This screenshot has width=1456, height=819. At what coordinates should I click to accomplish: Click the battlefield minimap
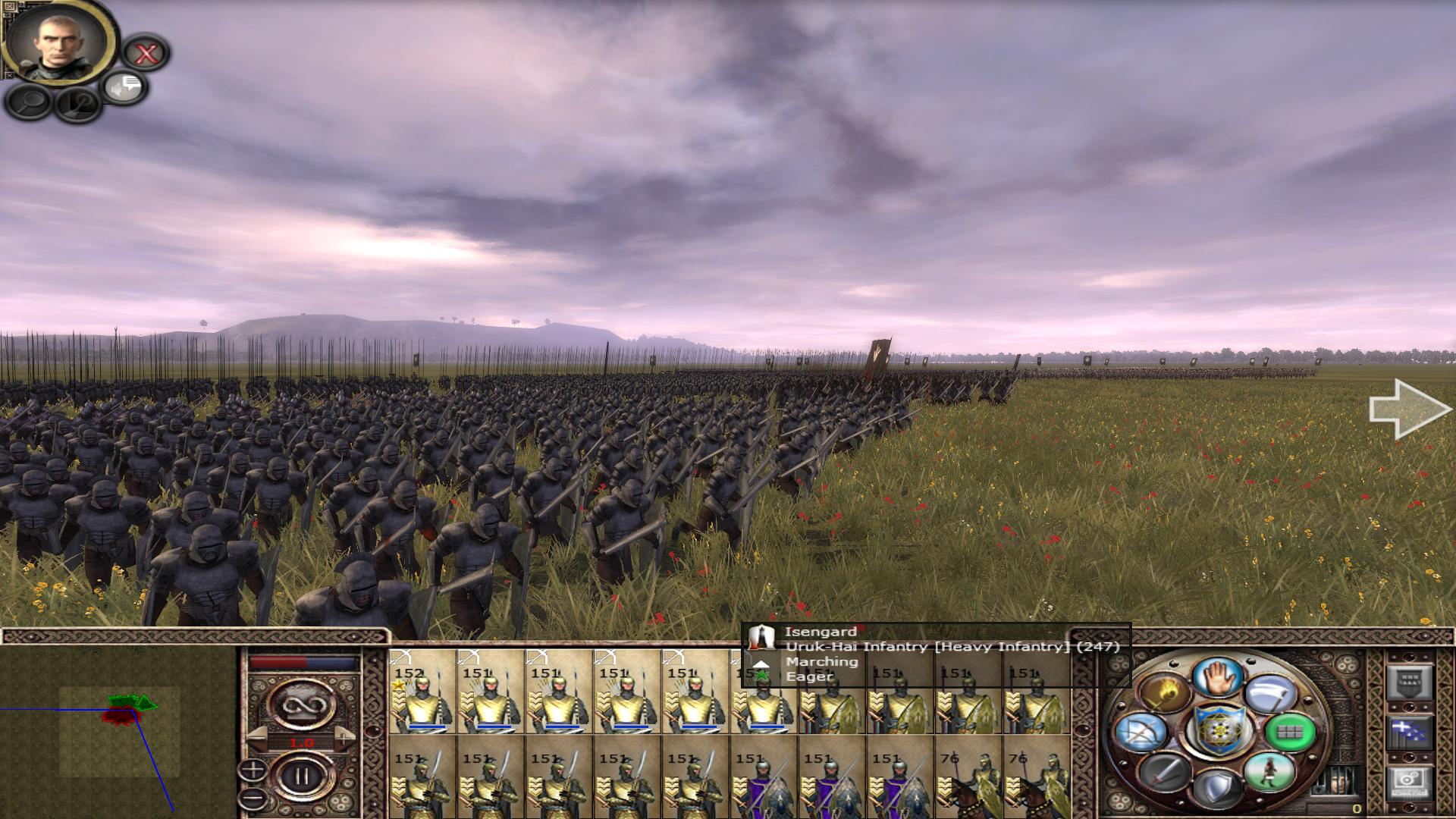tap(119, 730)
